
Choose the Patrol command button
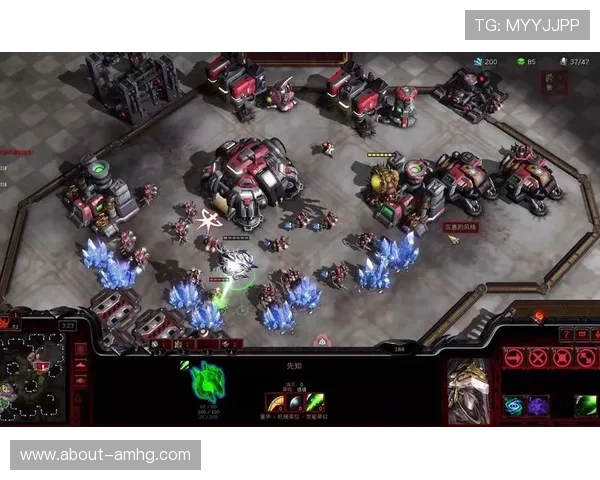(x=585, y=357)
